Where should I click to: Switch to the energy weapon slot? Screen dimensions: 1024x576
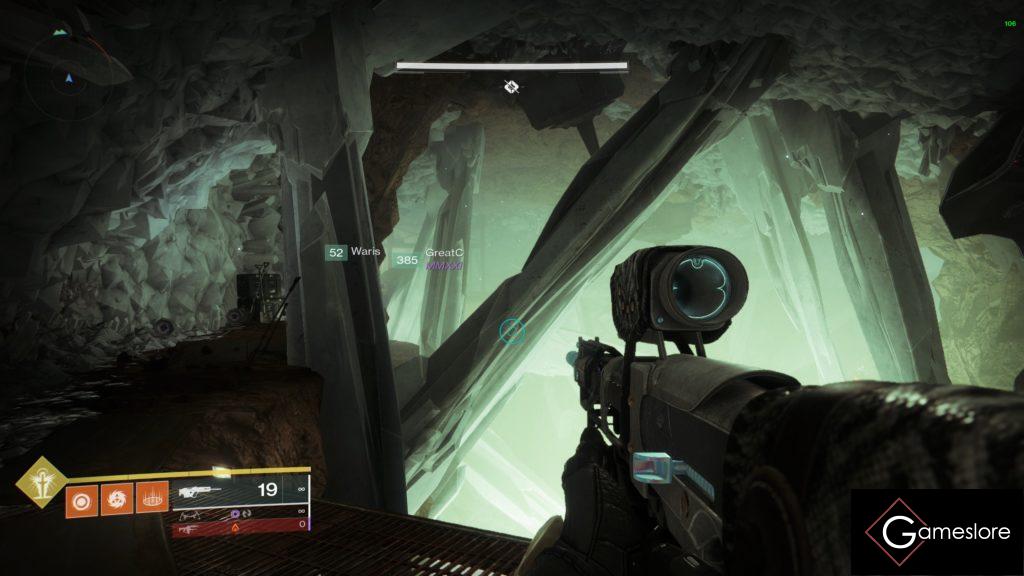point(240,511)
